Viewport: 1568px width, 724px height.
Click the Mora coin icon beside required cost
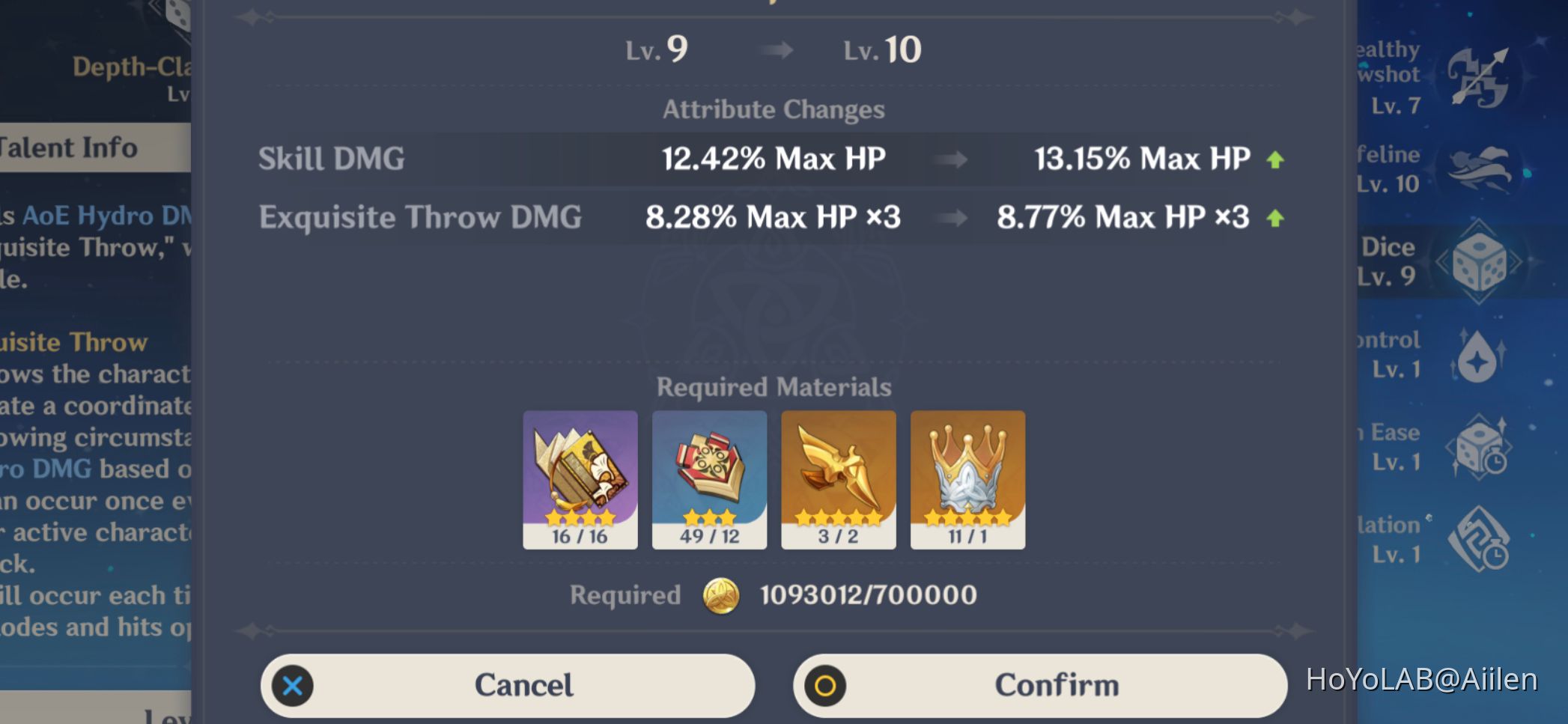click(x=723, y=595)
